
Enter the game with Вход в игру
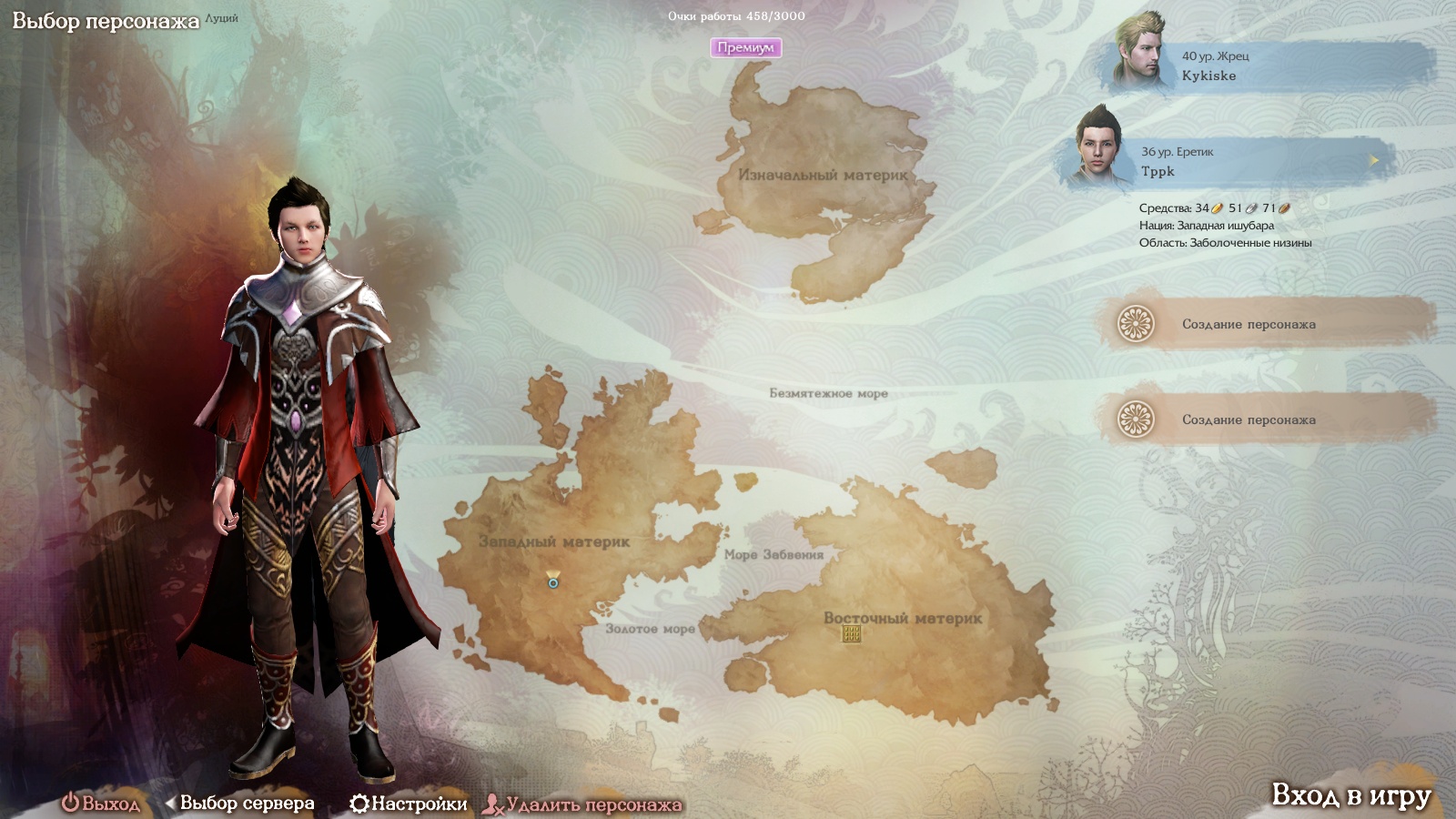click(1350, 795)
